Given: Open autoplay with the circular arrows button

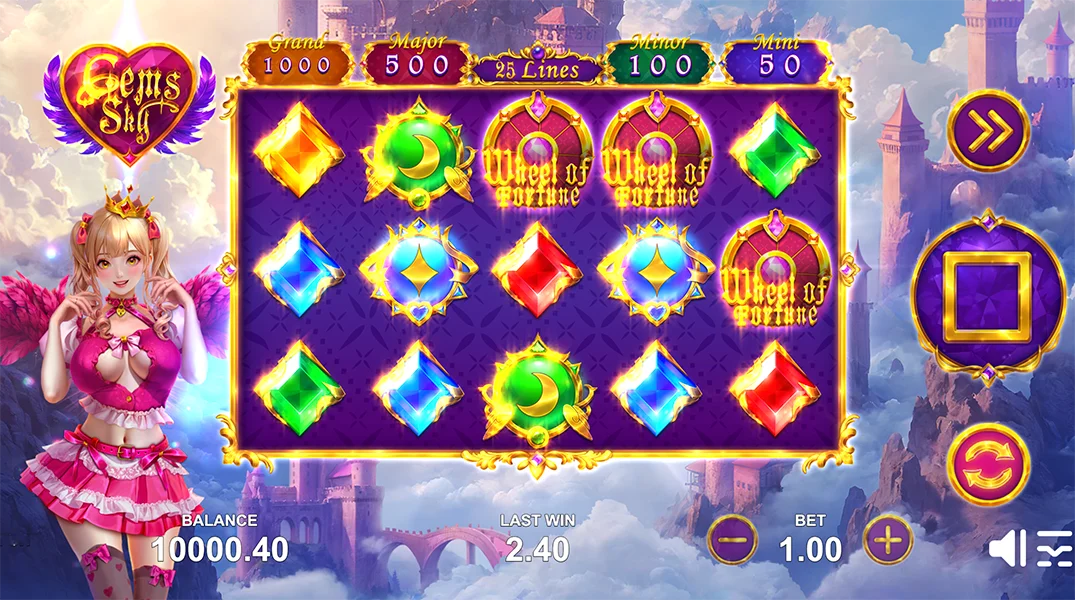Looking at the screenshot, I should [988, 464].
